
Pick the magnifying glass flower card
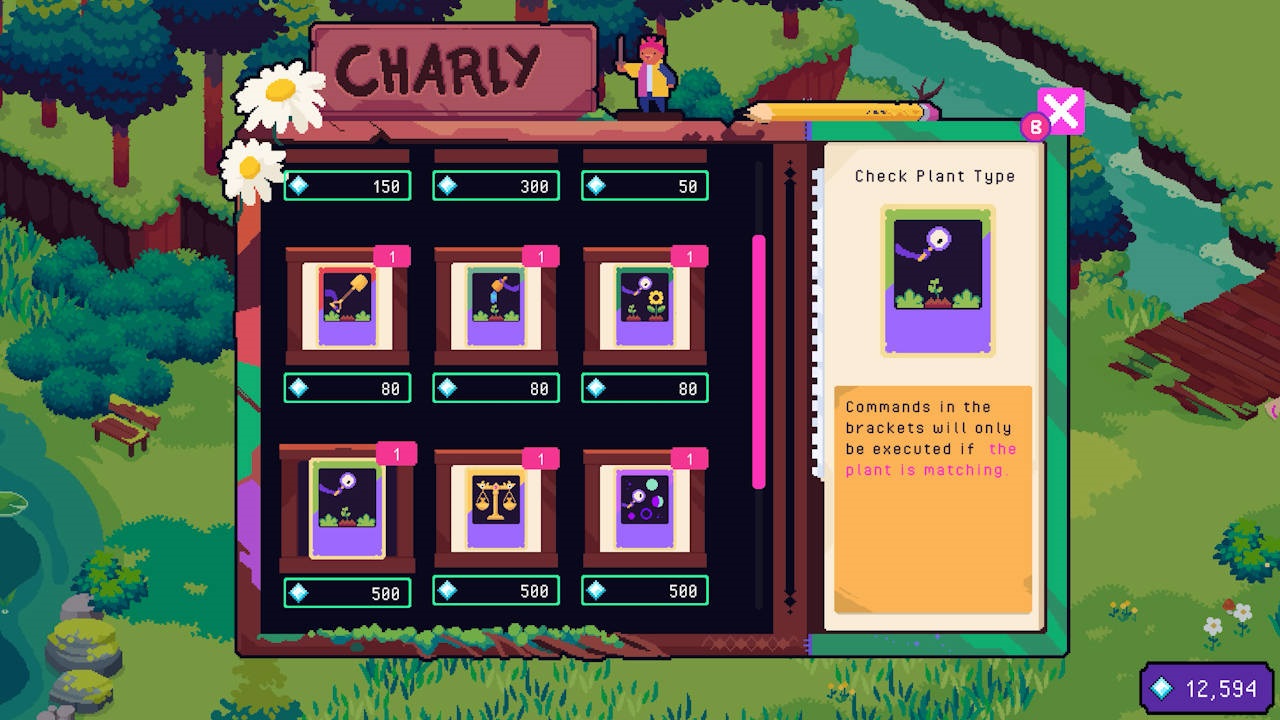coord(645,307)
